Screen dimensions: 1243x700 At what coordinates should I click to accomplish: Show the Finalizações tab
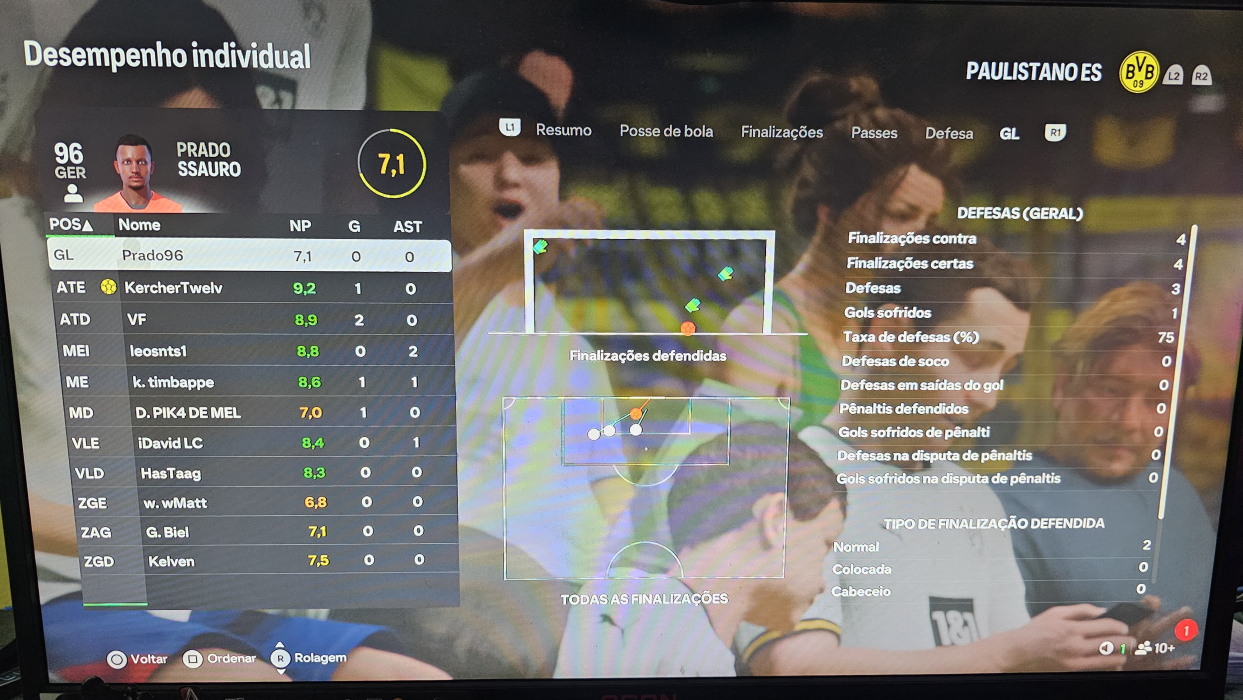782,132
